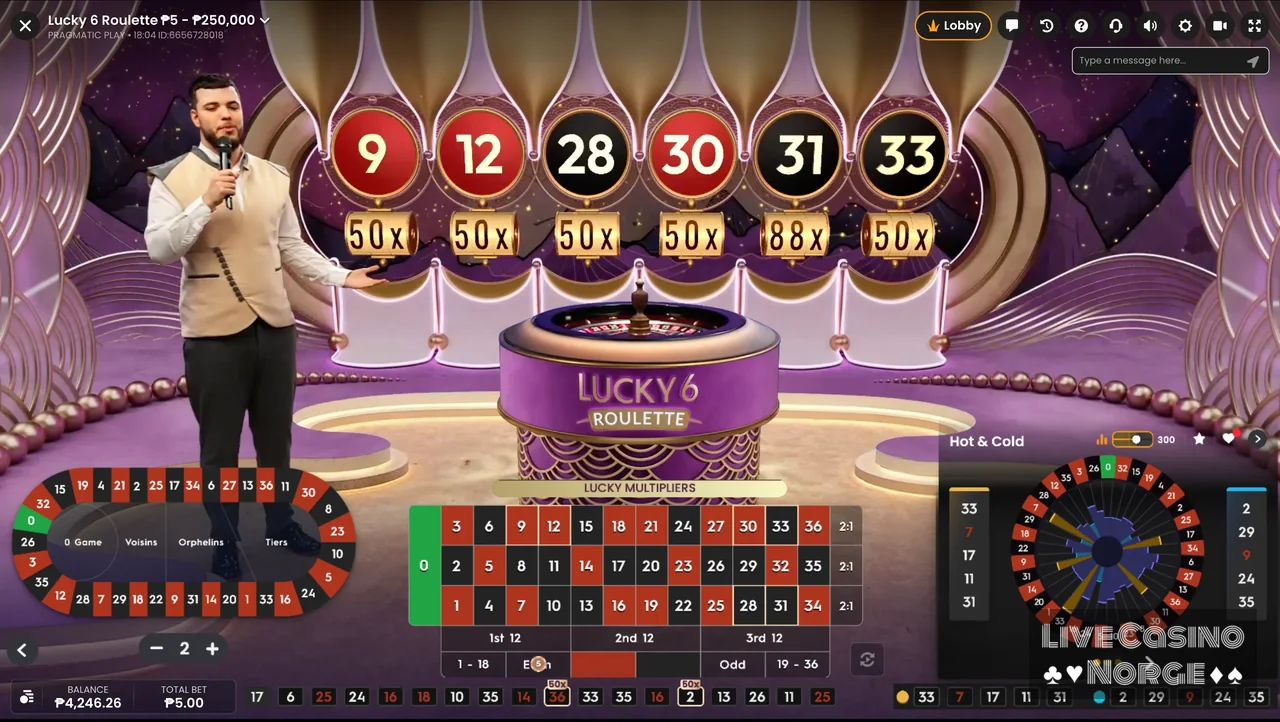Open the help question mark icon
The image size is (1280, 722).
[x=1081, y=25]
